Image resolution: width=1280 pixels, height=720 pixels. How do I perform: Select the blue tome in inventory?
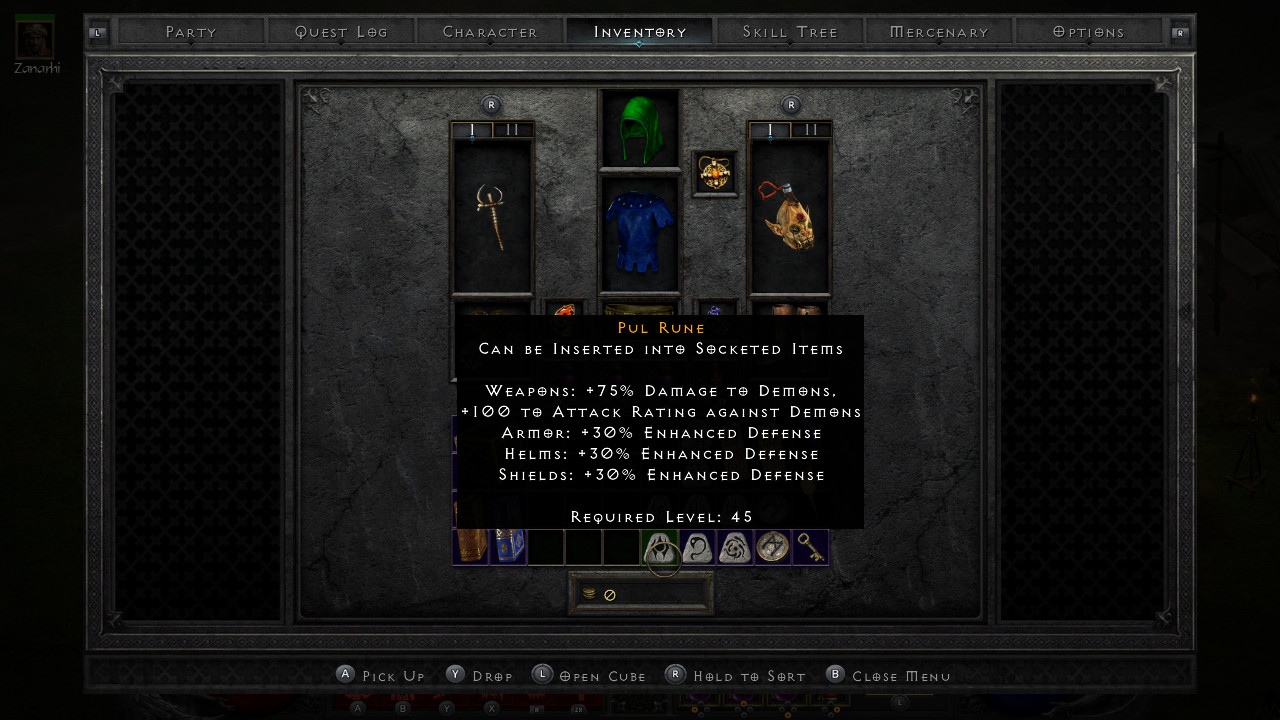[508, 546]
